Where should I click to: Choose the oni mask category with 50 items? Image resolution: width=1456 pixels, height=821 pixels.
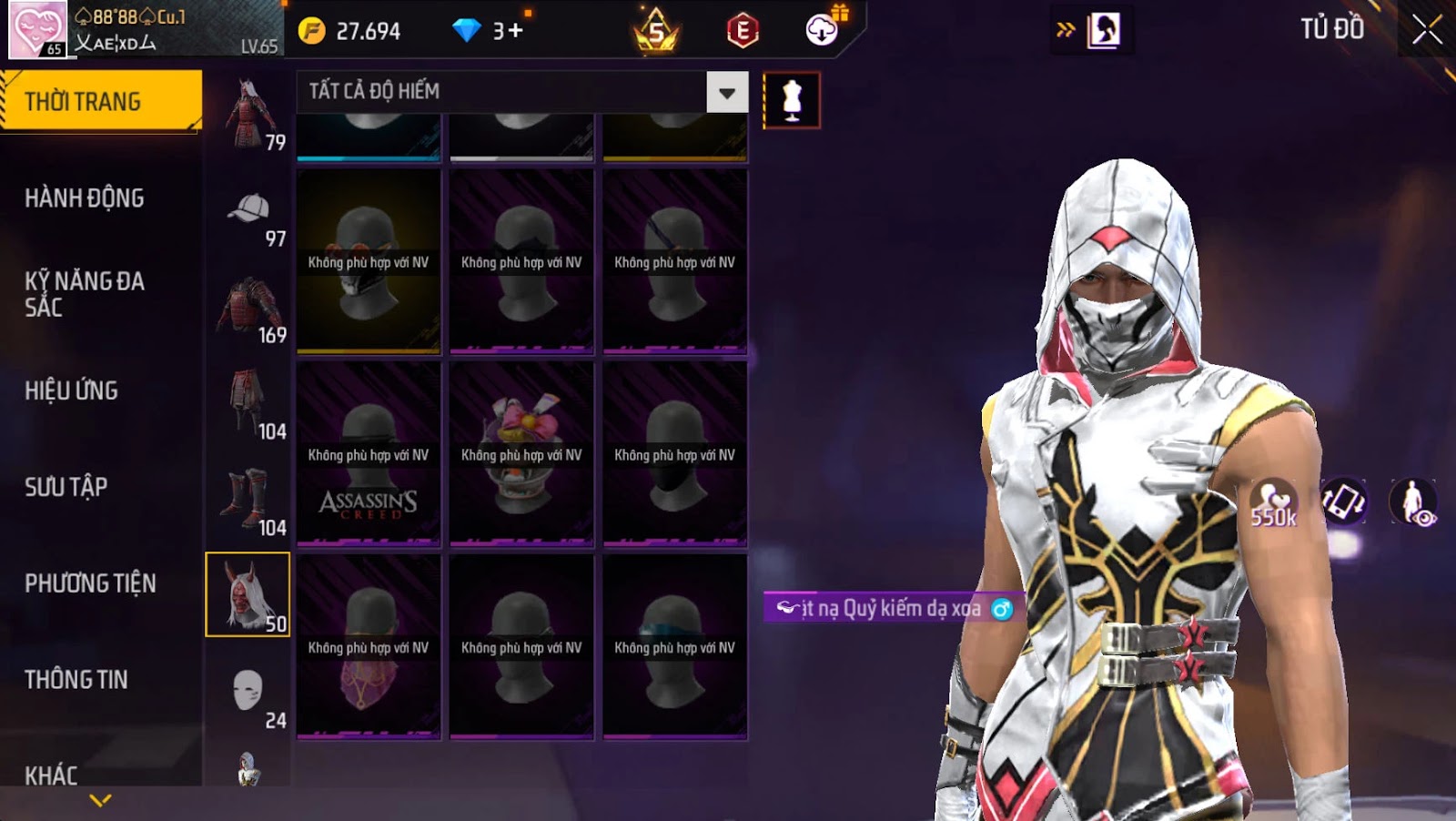point(248,594)
